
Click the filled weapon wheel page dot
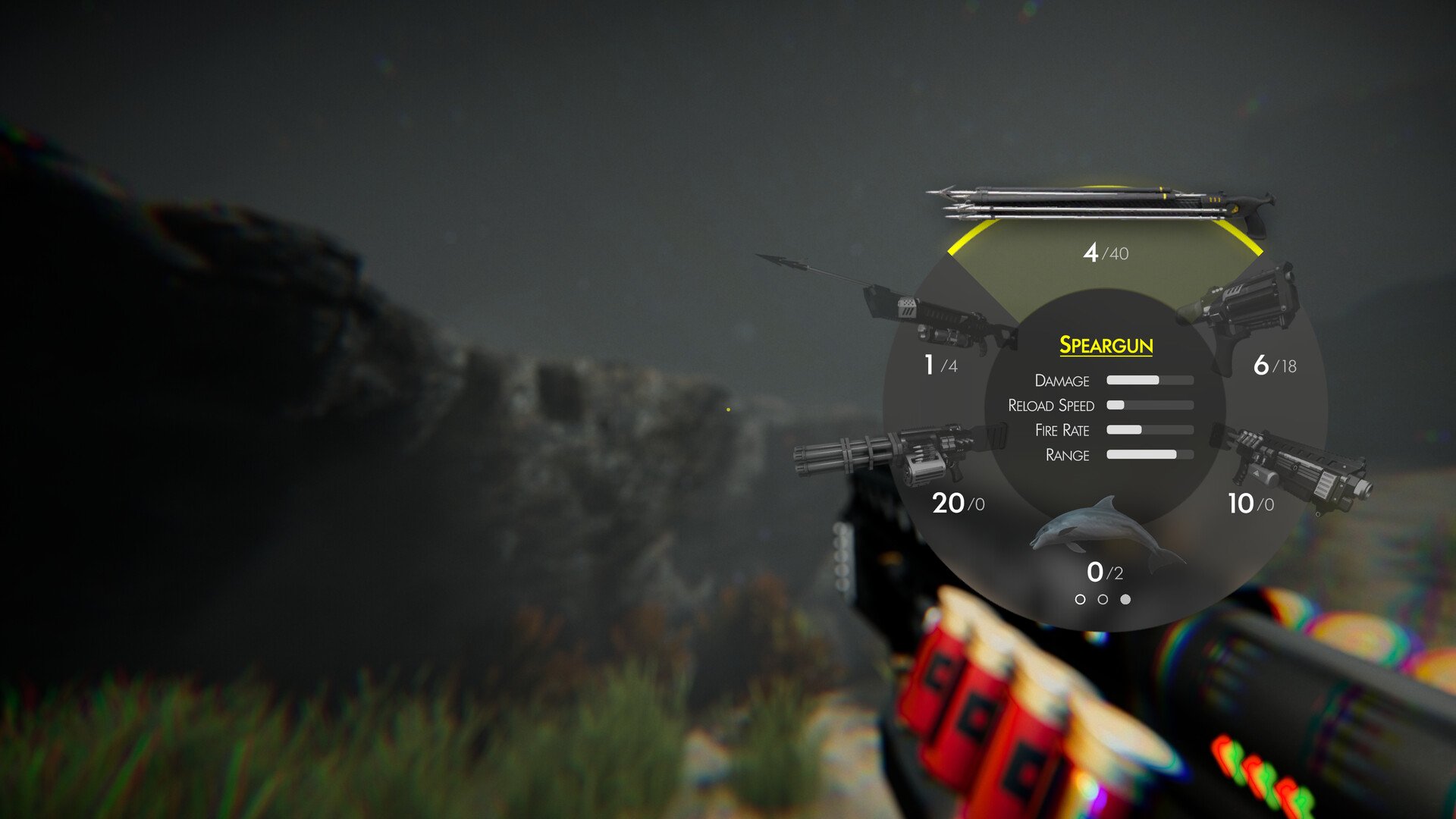pos(1125,600)
